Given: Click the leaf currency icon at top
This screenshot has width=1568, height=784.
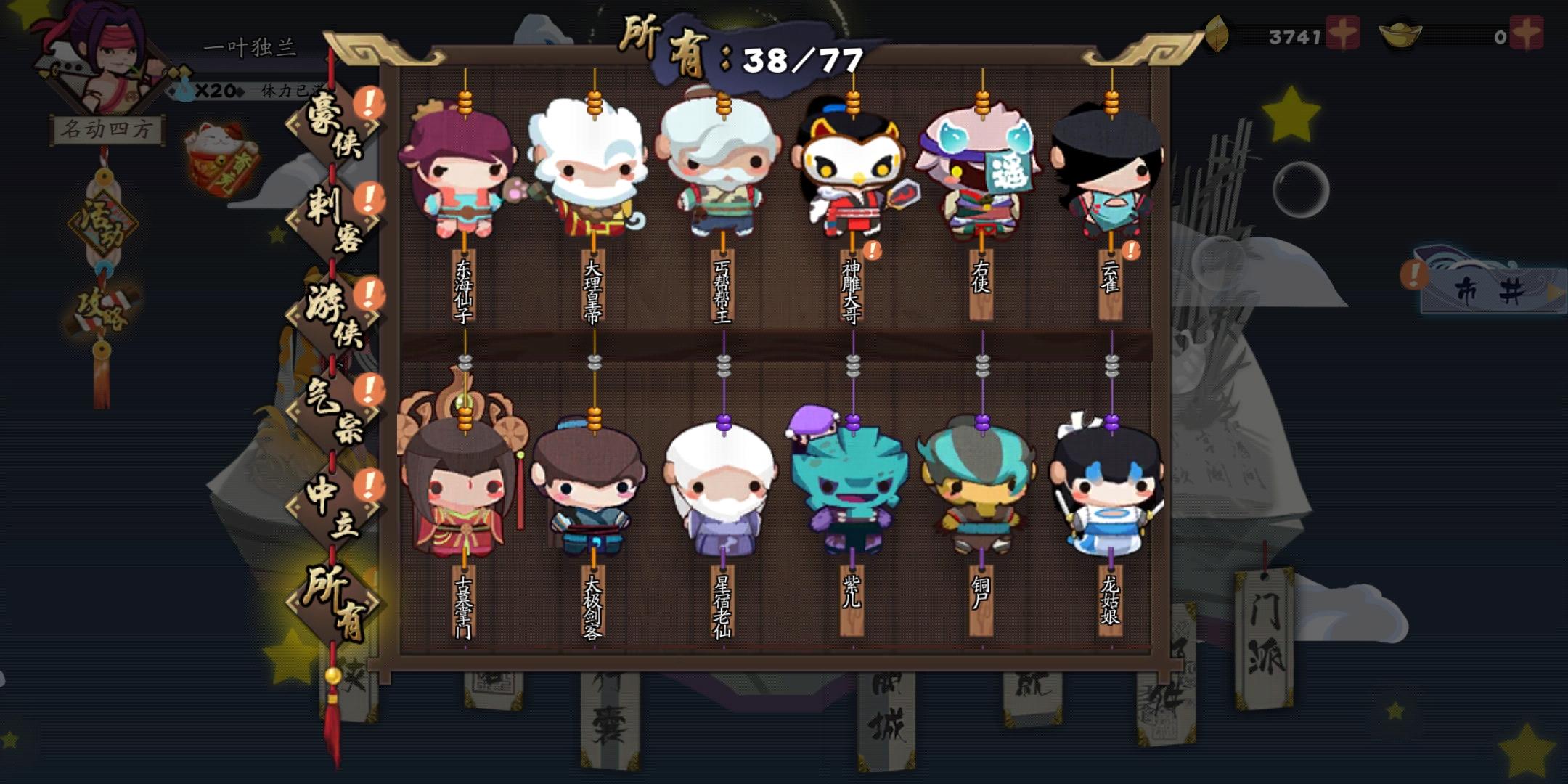Looking at the screenshot, I should point(1217,33).
